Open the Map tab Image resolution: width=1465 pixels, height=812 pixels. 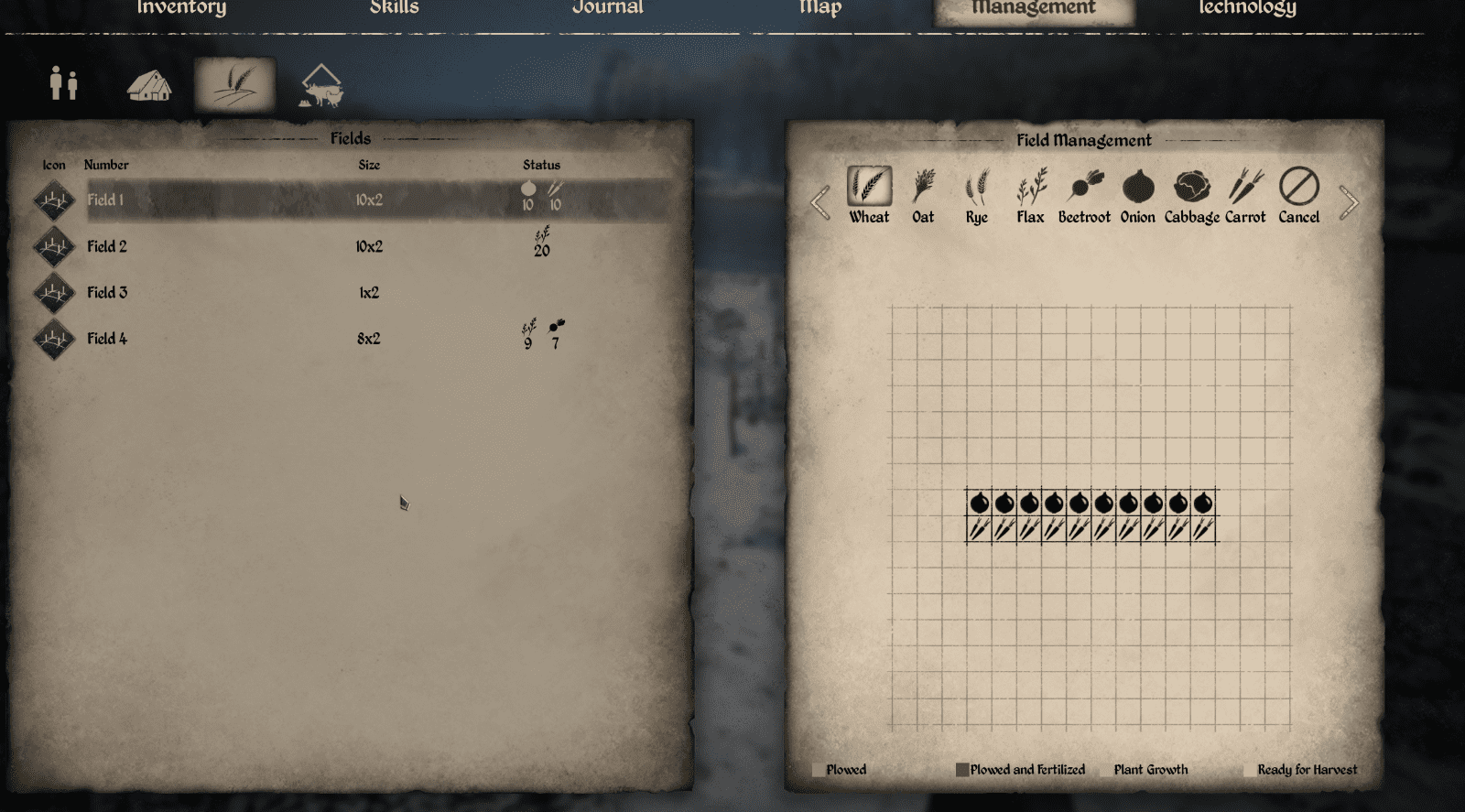pyautogui.click(x=821, y=7)
